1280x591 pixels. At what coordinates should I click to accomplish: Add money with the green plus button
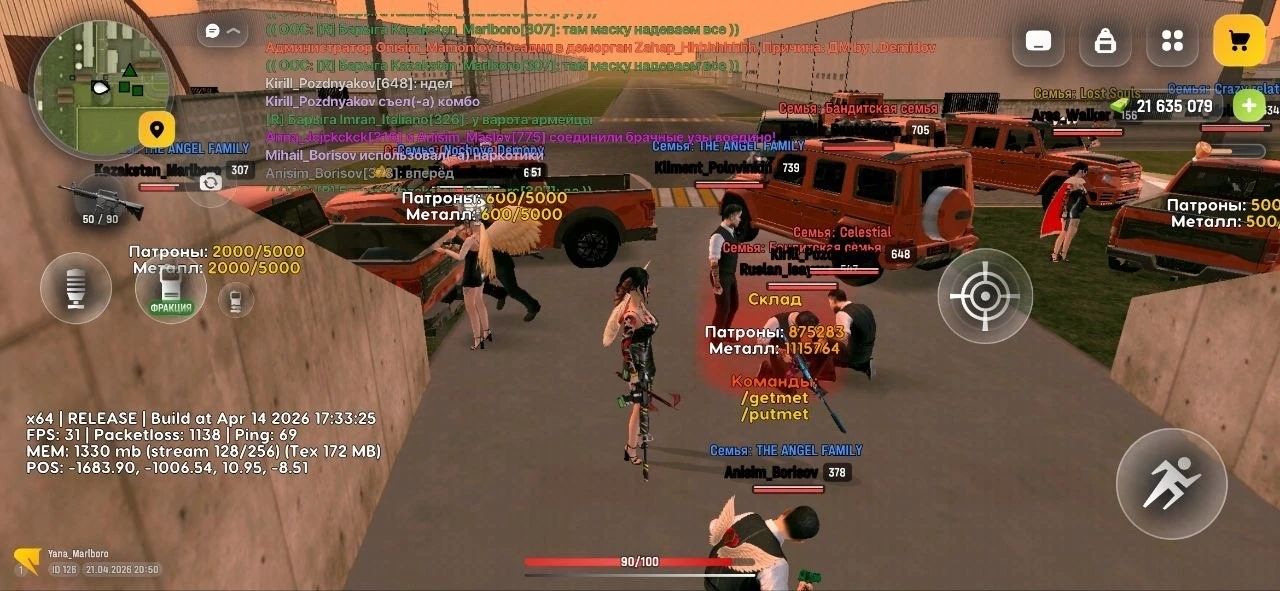tap(1249, 106)
